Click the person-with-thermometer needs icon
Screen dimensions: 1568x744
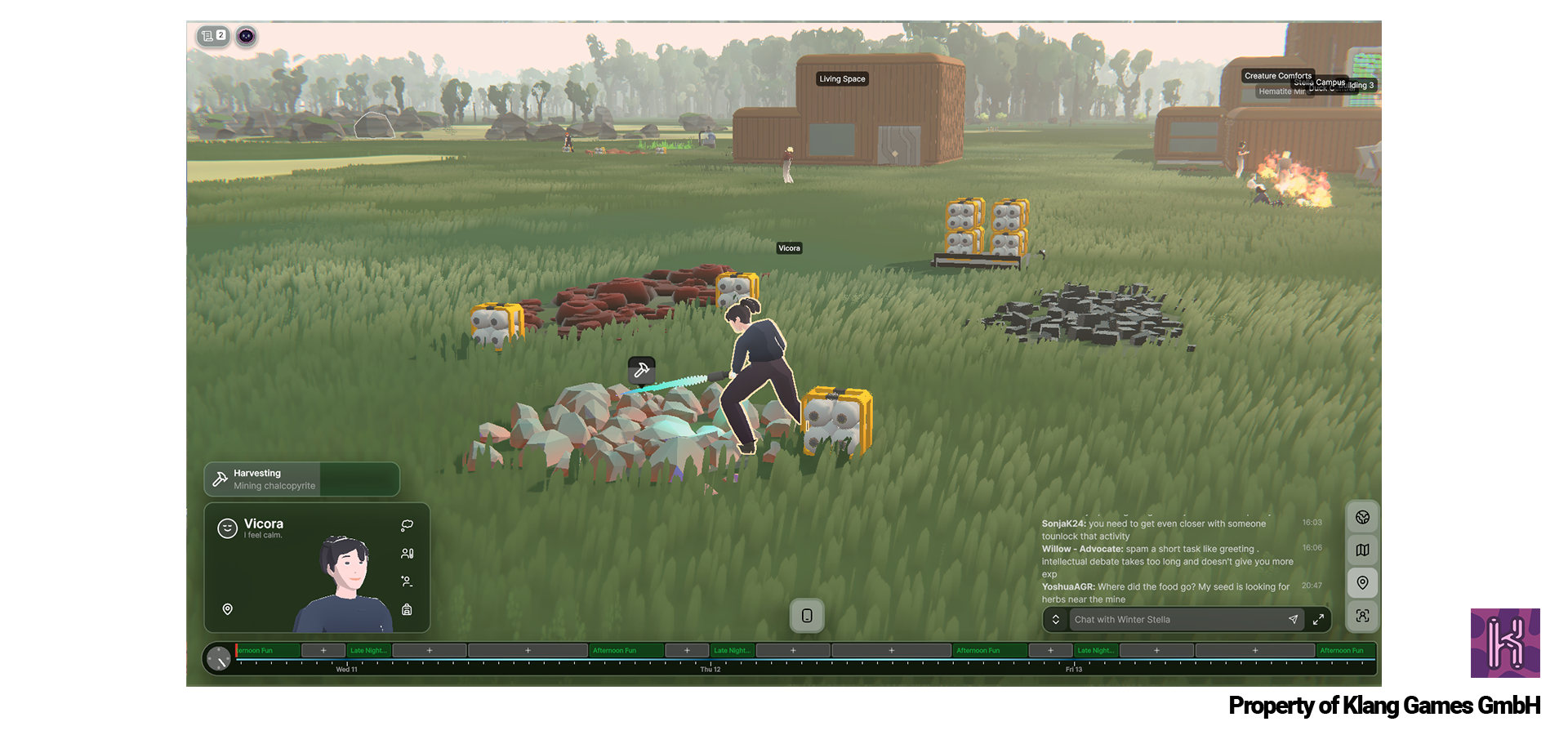tap(407, 554)
